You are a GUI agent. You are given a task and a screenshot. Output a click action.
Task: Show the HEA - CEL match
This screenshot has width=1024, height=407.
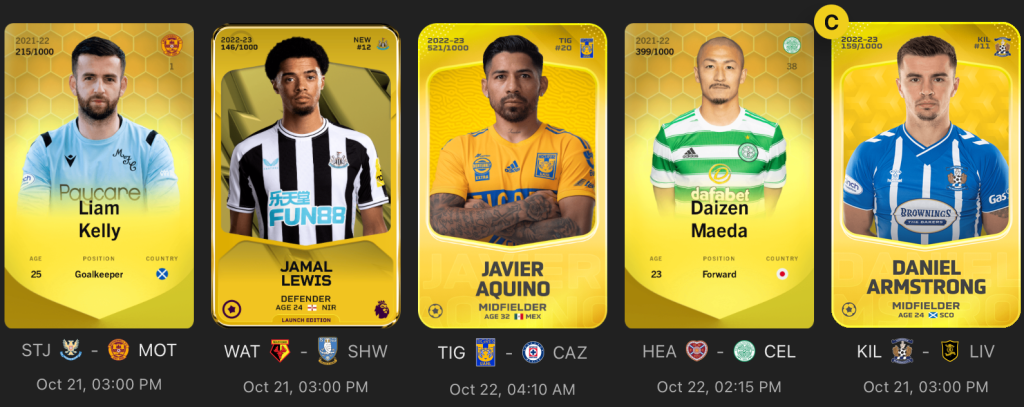[717, 352]
